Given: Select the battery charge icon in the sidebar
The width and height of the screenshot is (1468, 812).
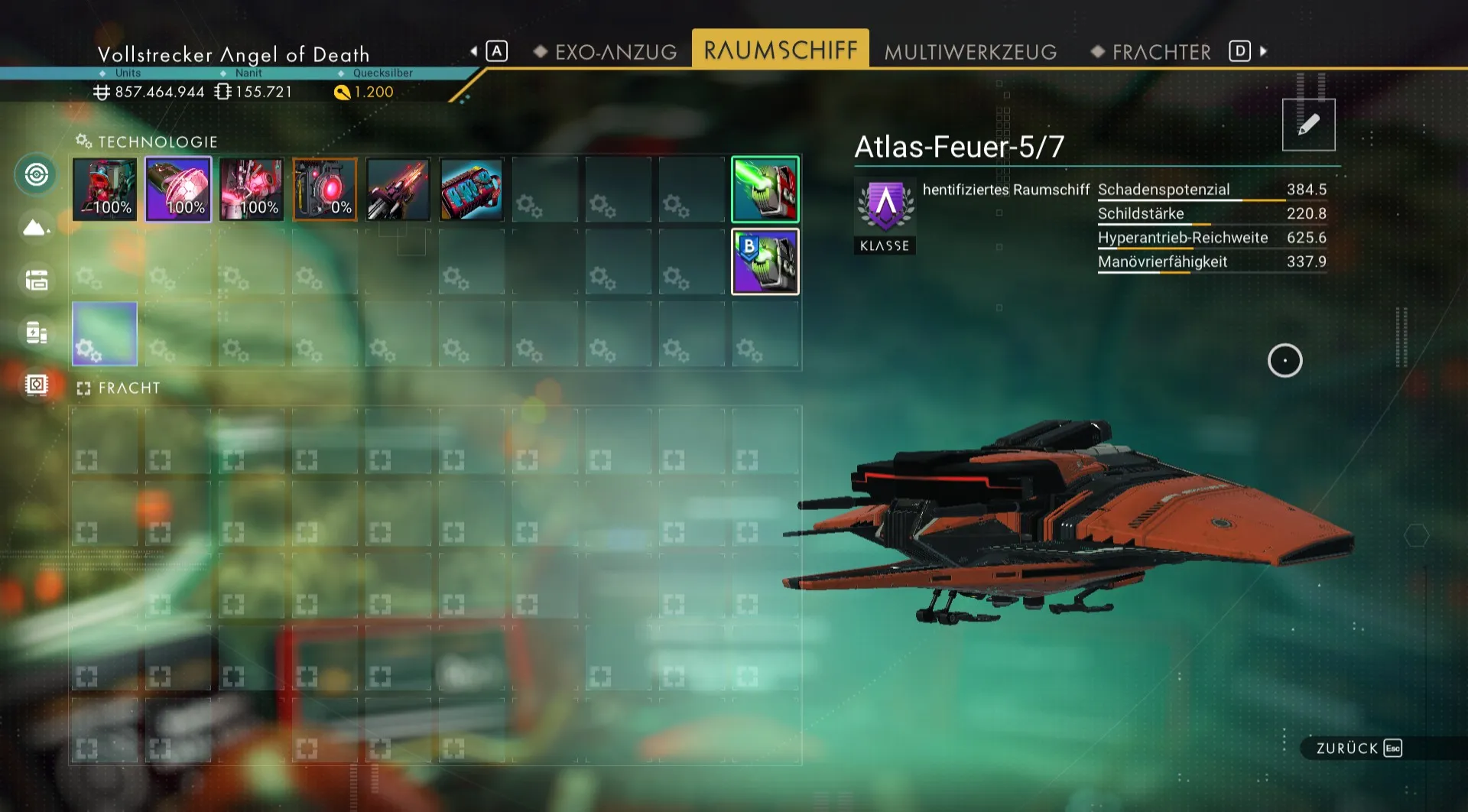Looking at the screenshot, I should tap(36, 333).
